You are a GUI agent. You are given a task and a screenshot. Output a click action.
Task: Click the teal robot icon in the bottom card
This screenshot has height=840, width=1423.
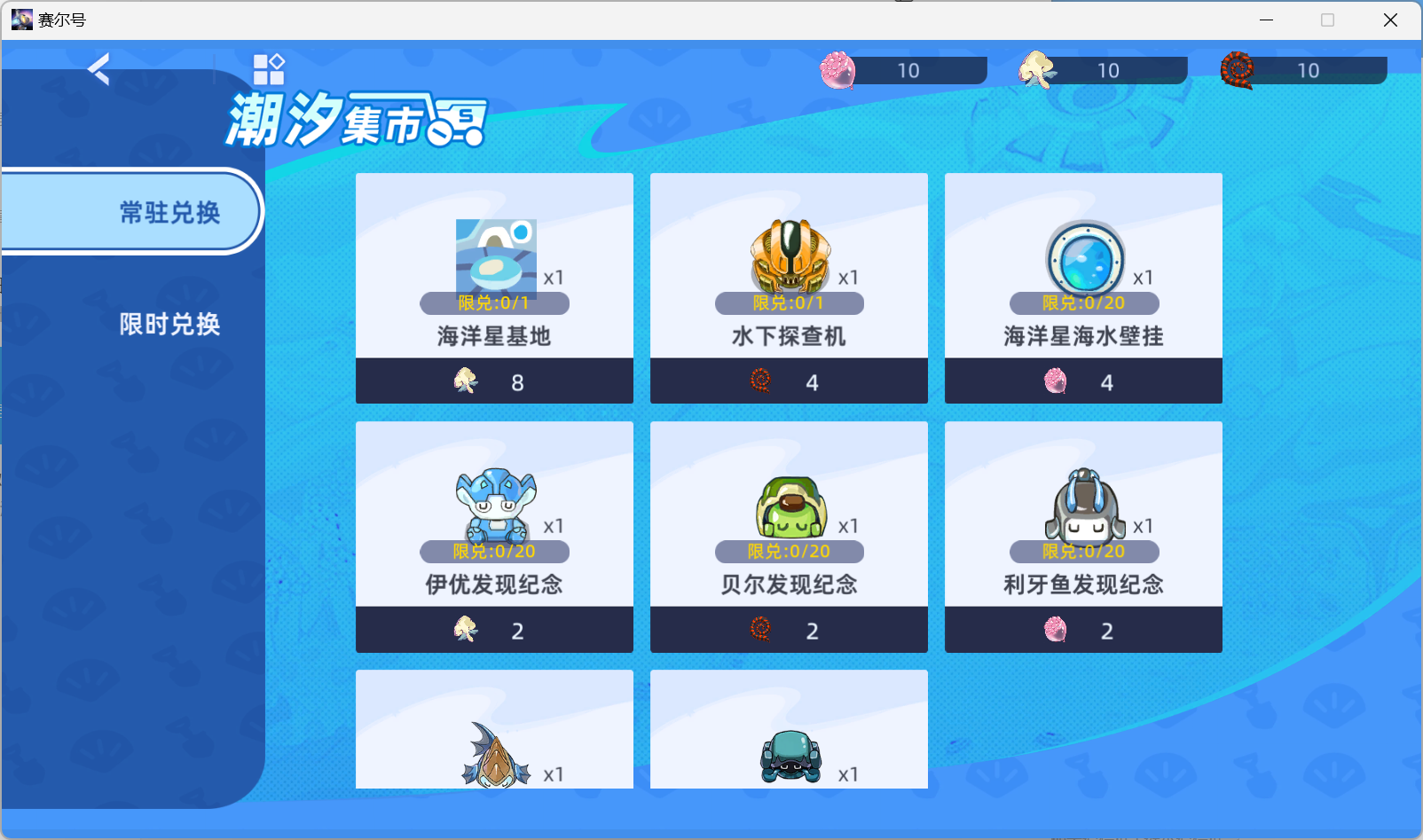[x=788, y=754]
